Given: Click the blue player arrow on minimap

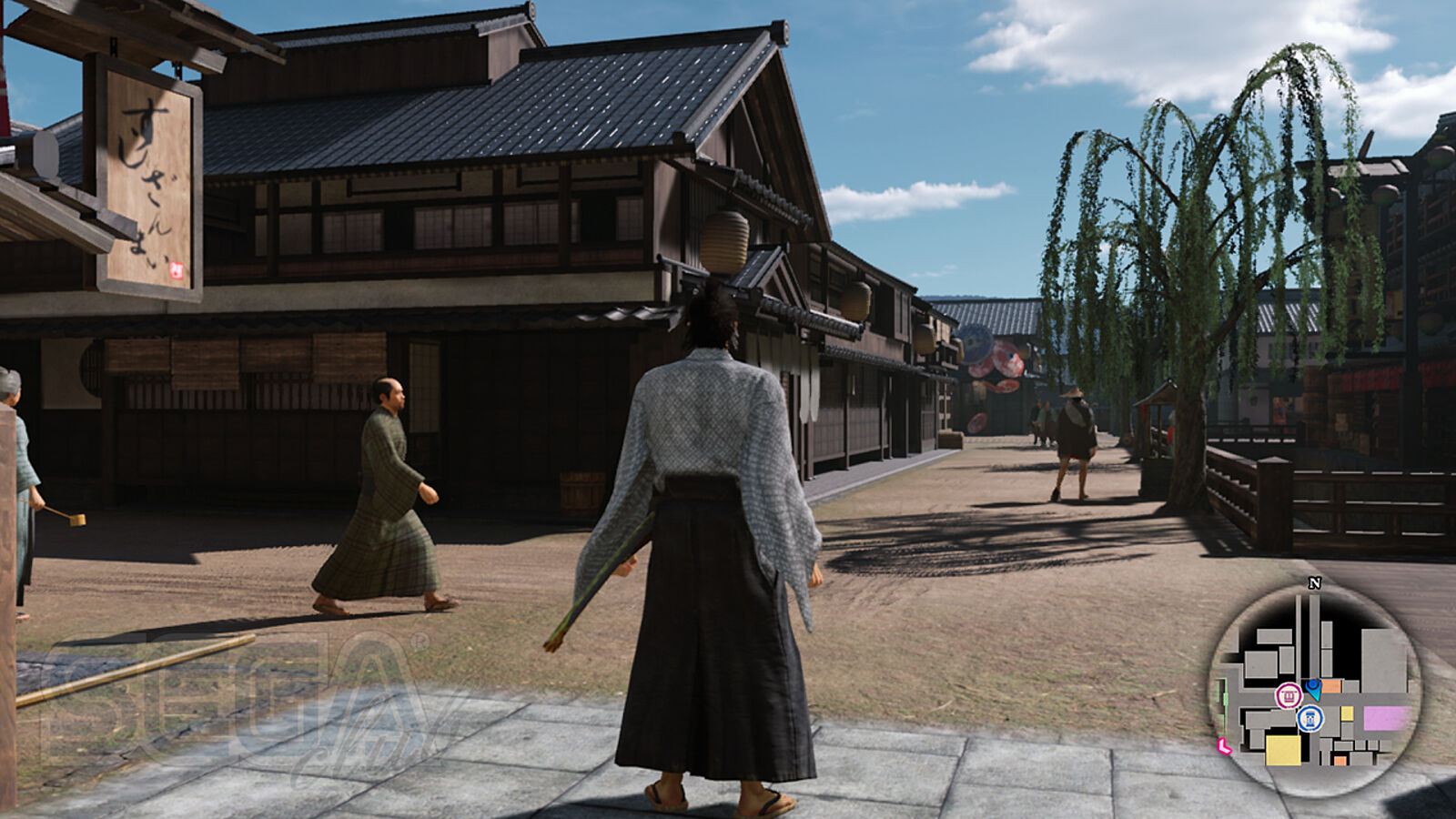Looking at the screenshot, I should 1313,686.
